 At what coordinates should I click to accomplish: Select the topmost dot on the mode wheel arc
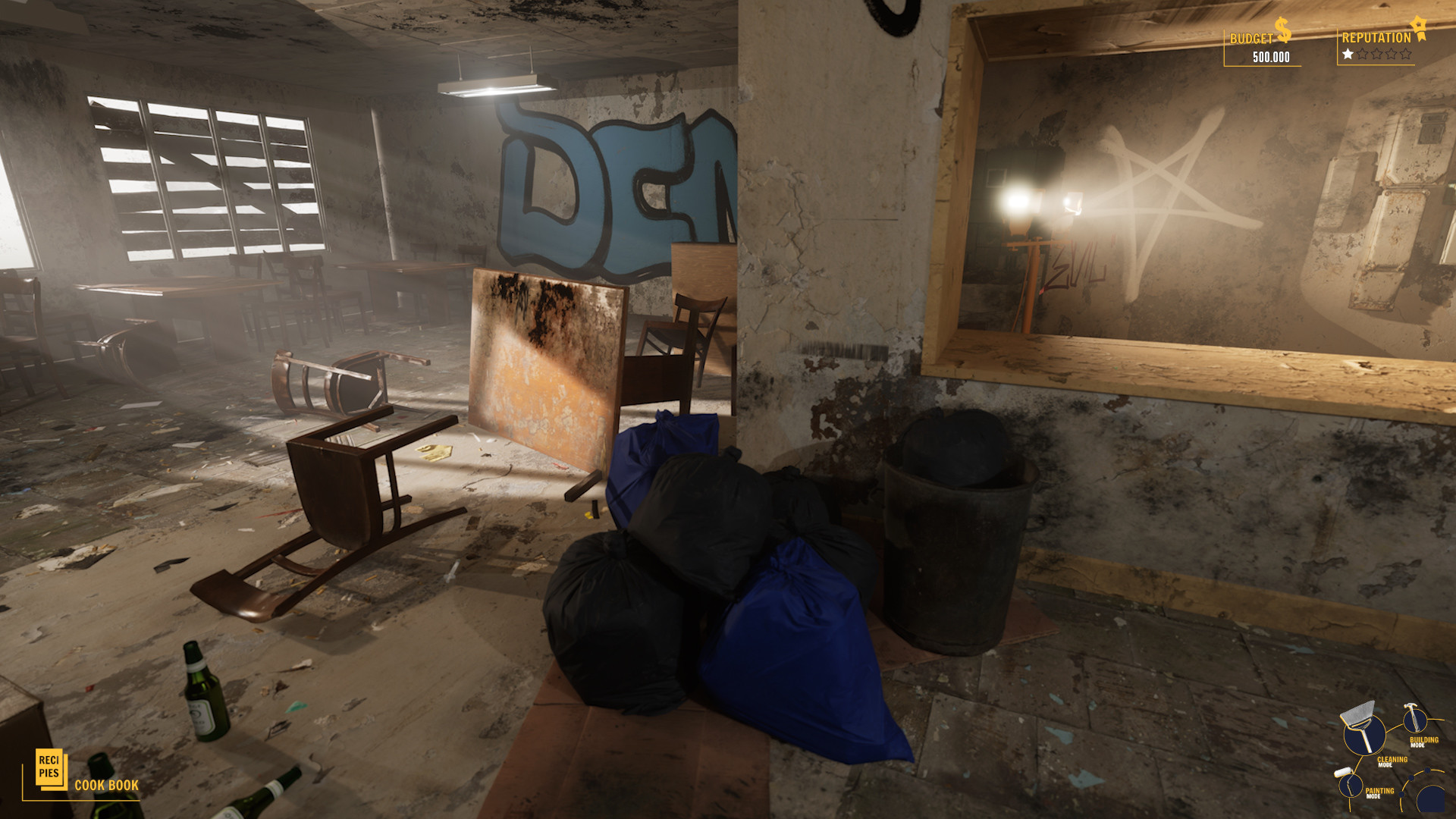coord(1427,770)
